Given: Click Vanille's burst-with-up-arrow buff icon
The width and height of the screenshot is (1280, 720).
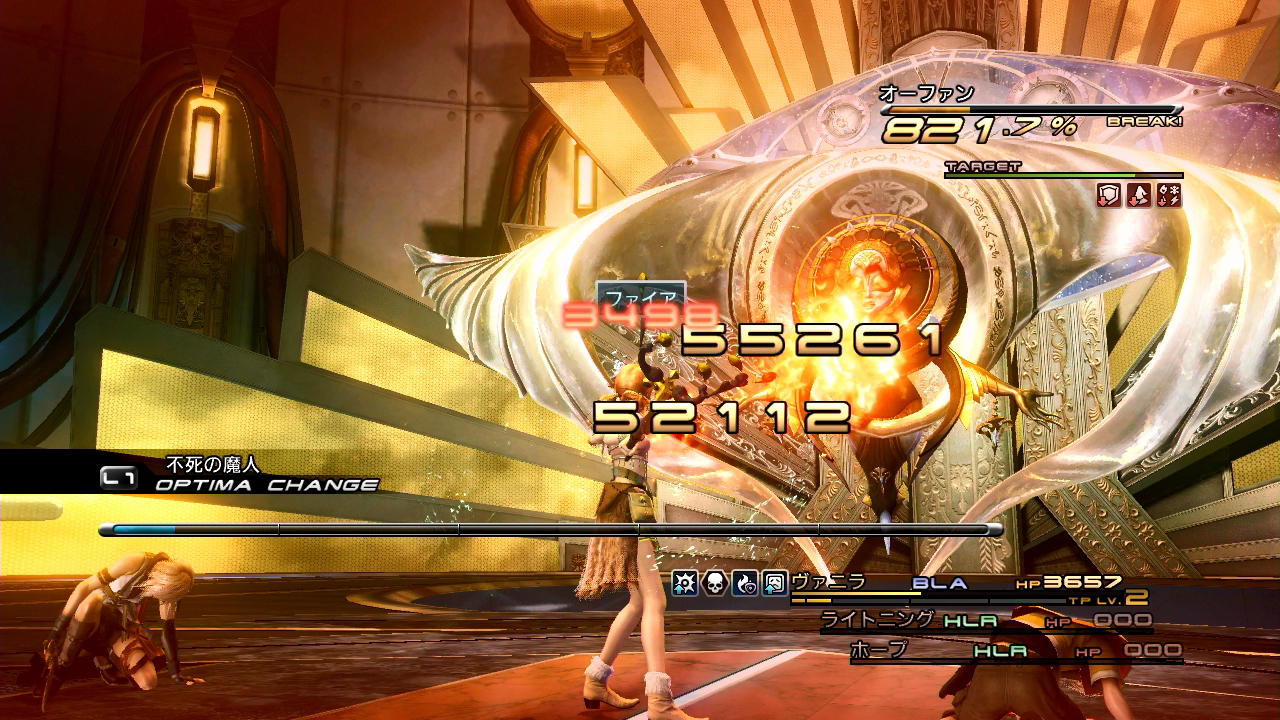Looking at the screenshot, I should point(685,584).
